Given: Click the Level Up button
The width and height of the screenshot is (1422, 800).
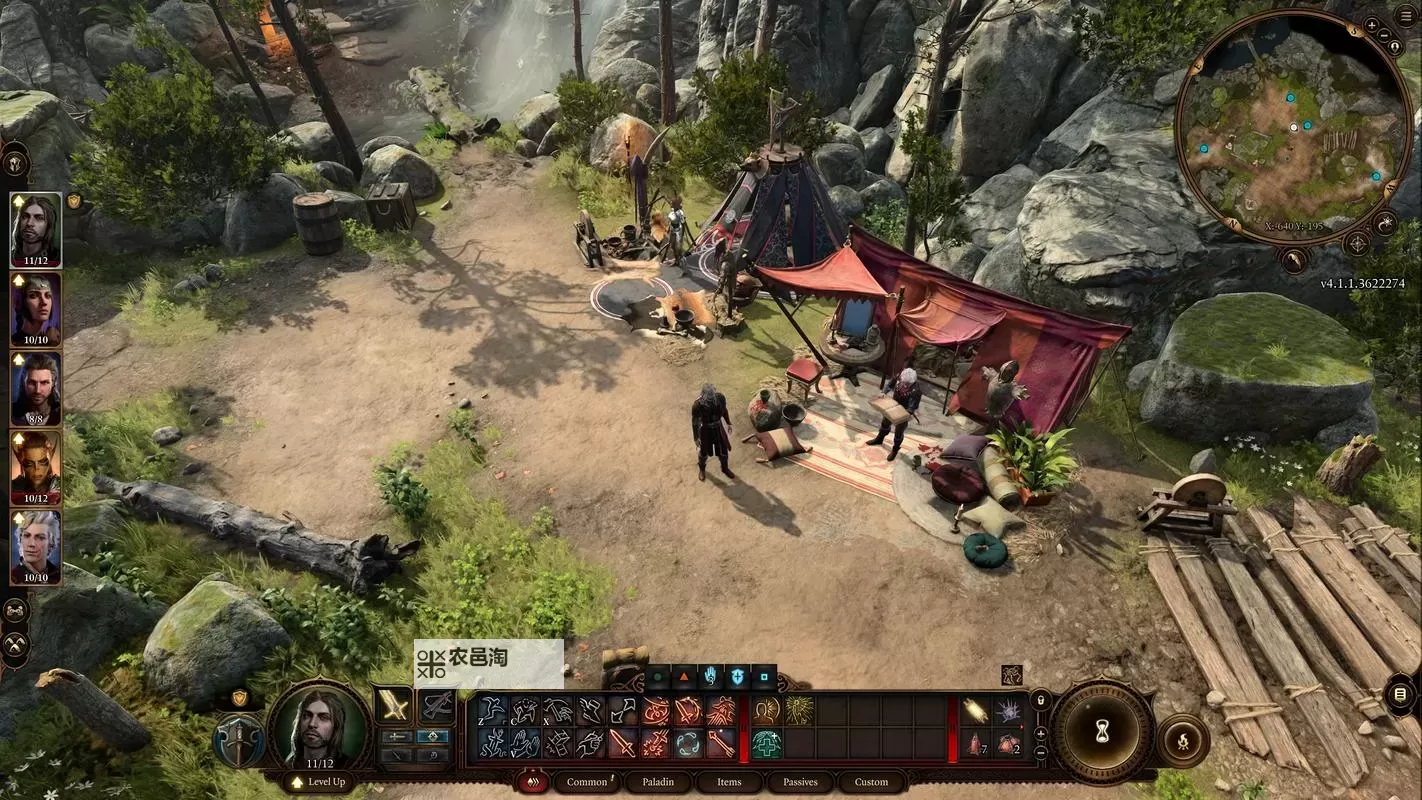Looking at the screenshot, I should pyautogui.click(x=319, y=782).
